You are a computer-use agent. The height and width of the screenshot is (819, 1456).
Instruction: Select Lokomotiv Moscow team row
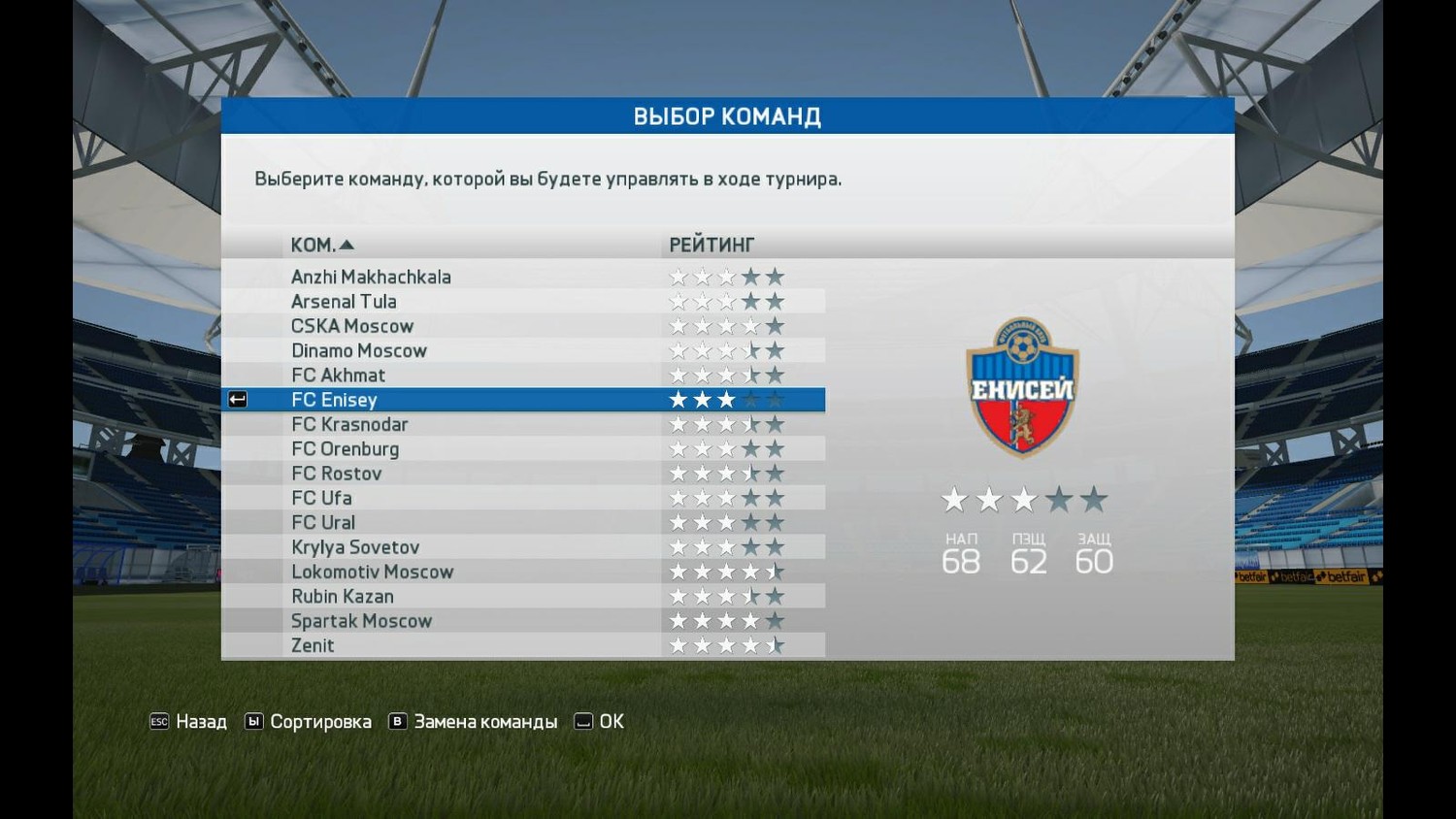(x=372, y=572)
